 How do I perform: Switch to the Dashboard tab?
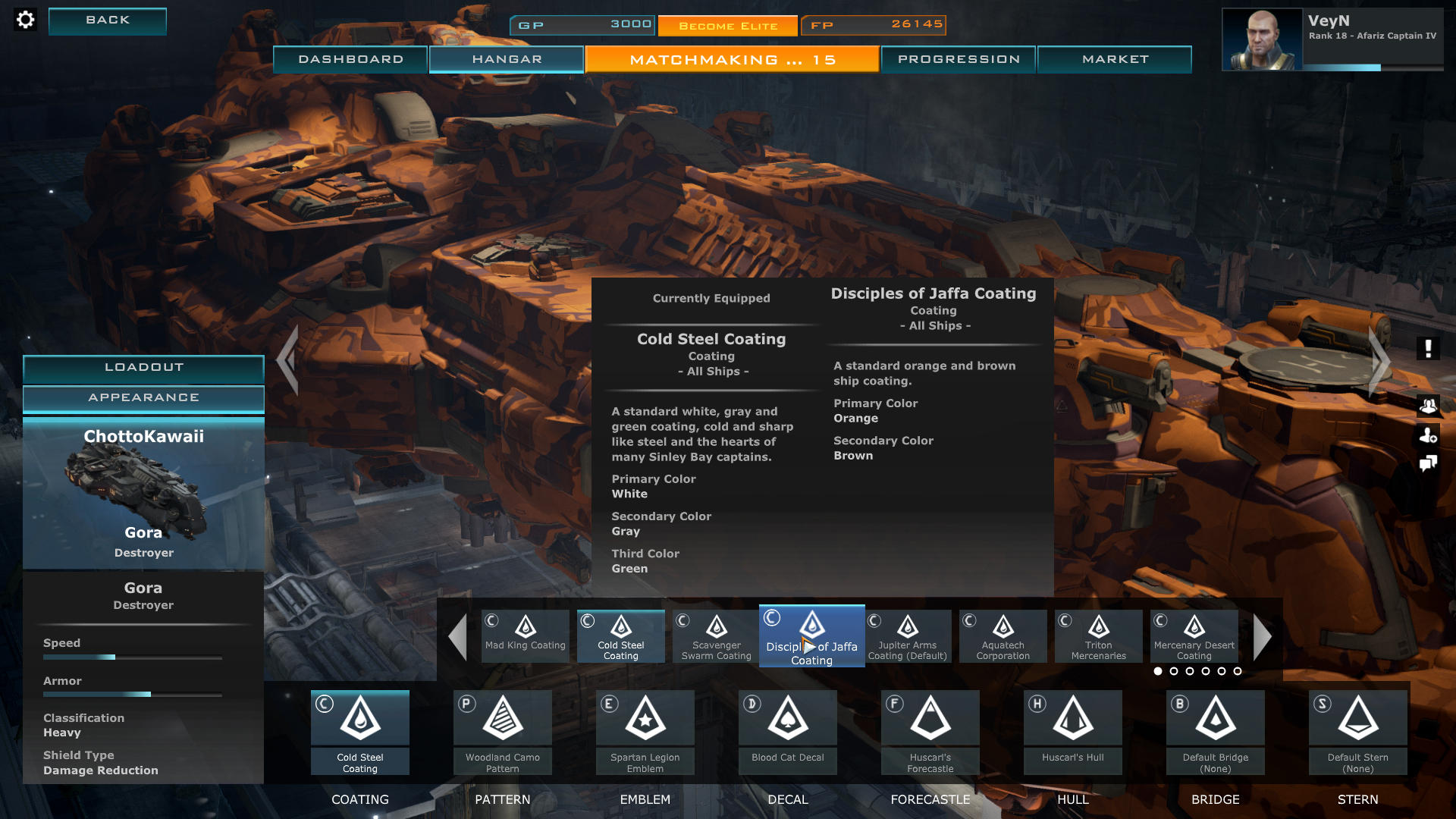coord(350,59)
